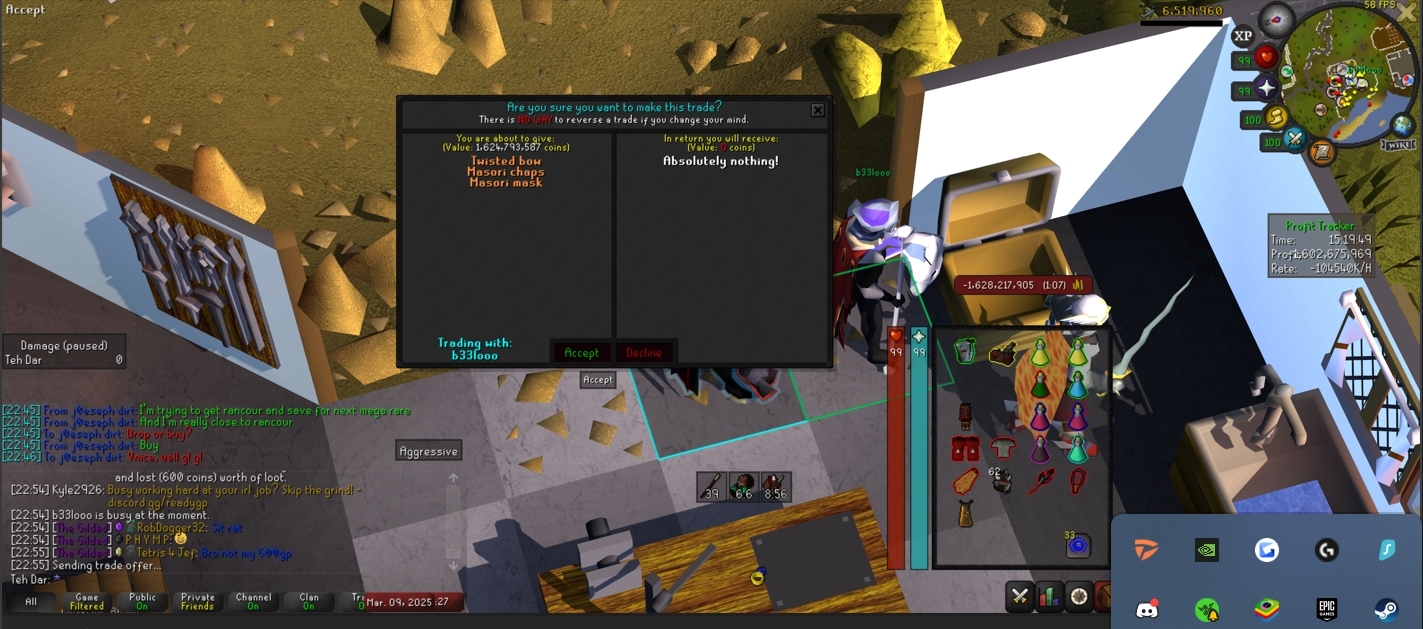Accept the trade with b33looo
Viewport: 1423px width, 629px height.
pos(581,352)
